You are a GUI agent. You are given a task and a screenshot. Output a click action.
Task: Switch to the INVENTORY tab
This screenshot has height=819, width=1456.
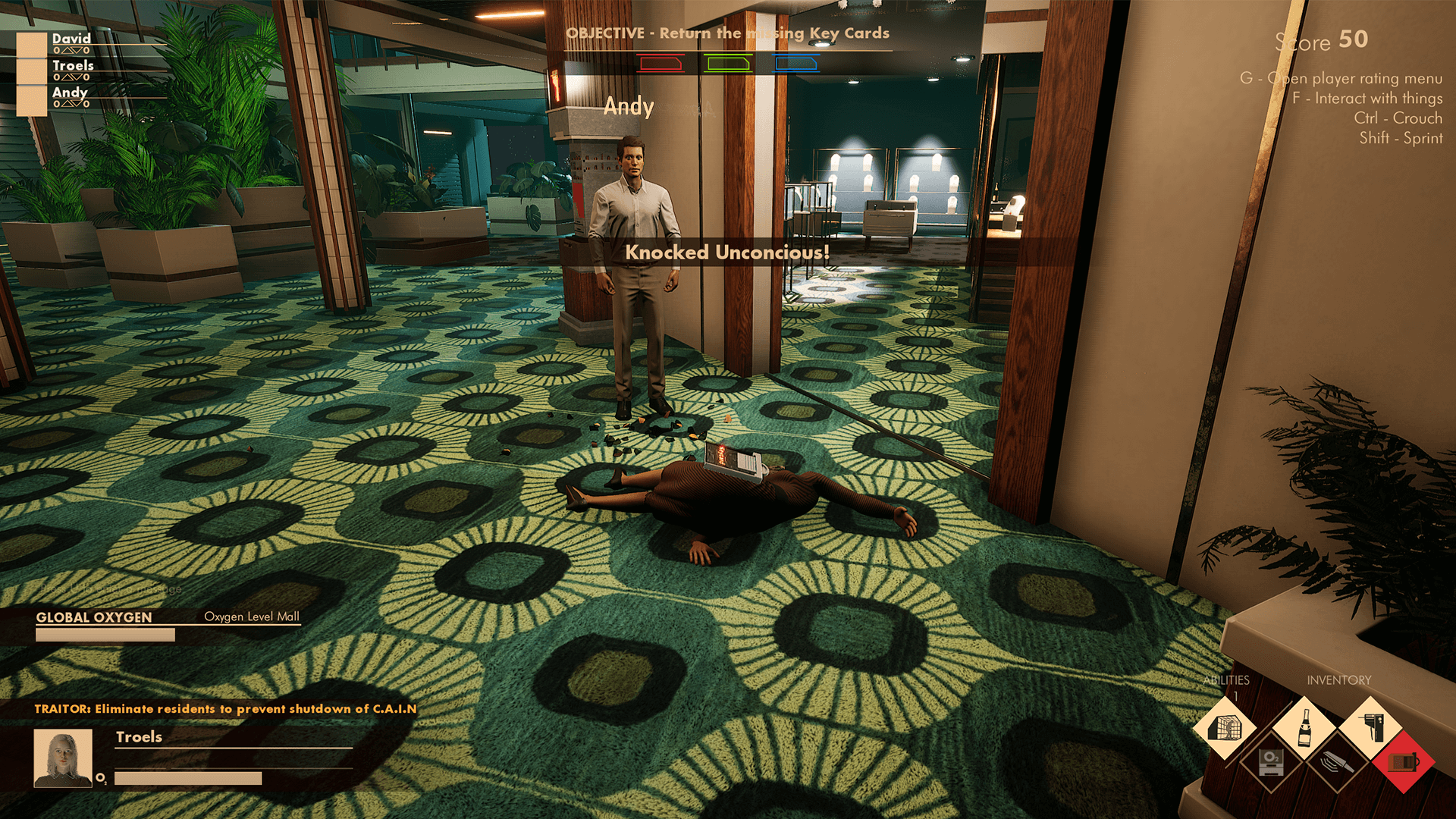tap(1338, 680)
